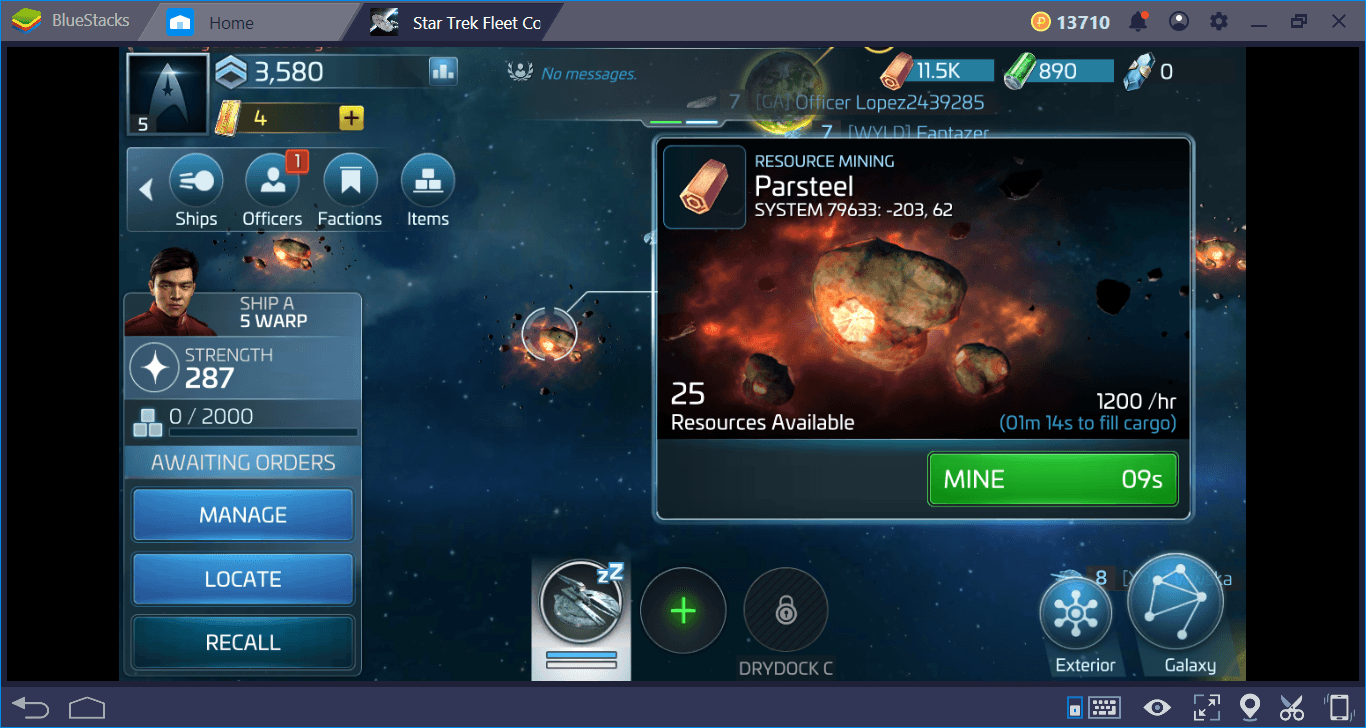Select the docked ship slot with zZ
The width and height of the screenshot is (1366, 728).
581,610
